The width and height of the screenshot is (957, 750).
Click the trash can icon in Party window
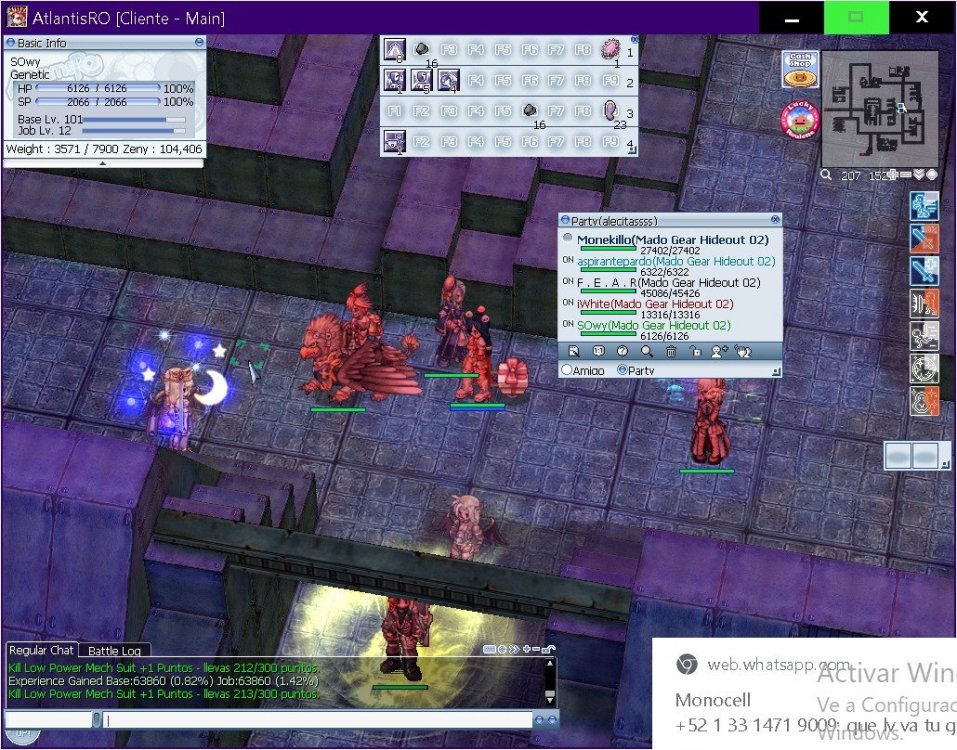tap(671, 351)
